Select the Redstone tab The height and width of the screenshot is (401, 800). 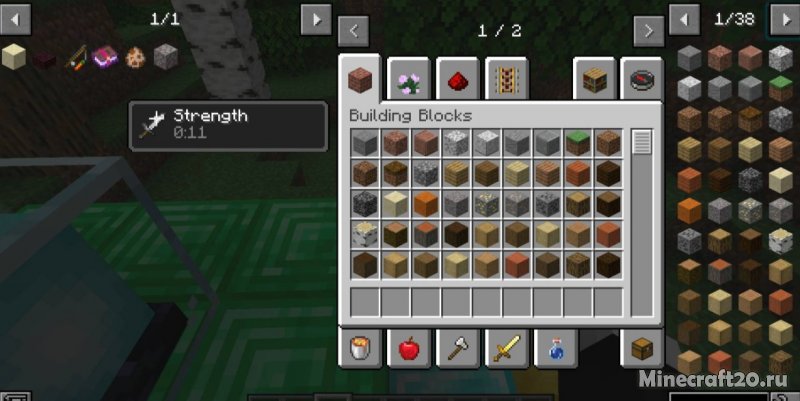point(457,78)
